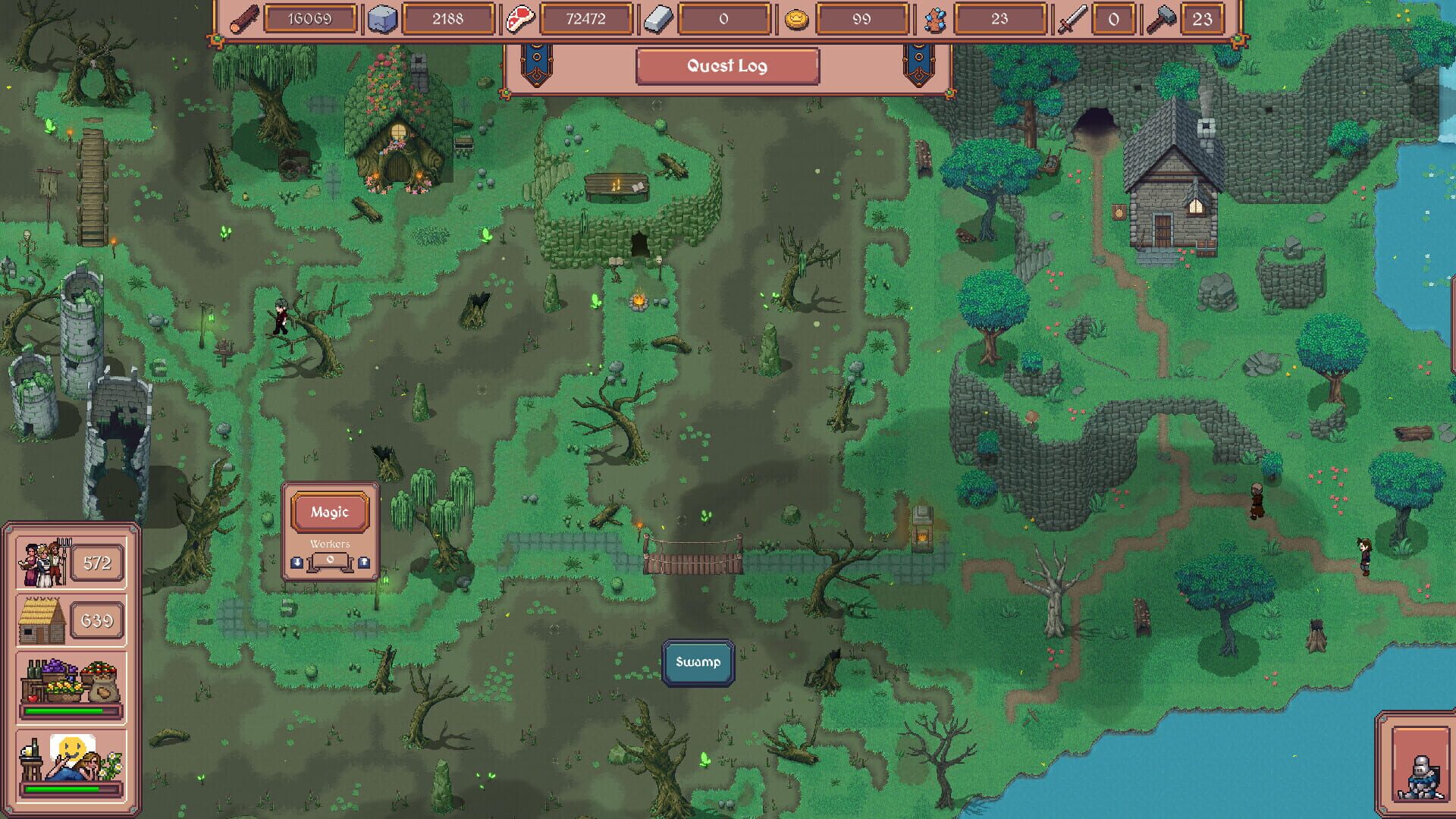Open the Quest Log
The image size is (1456, 819).
(x=726, y=66)
